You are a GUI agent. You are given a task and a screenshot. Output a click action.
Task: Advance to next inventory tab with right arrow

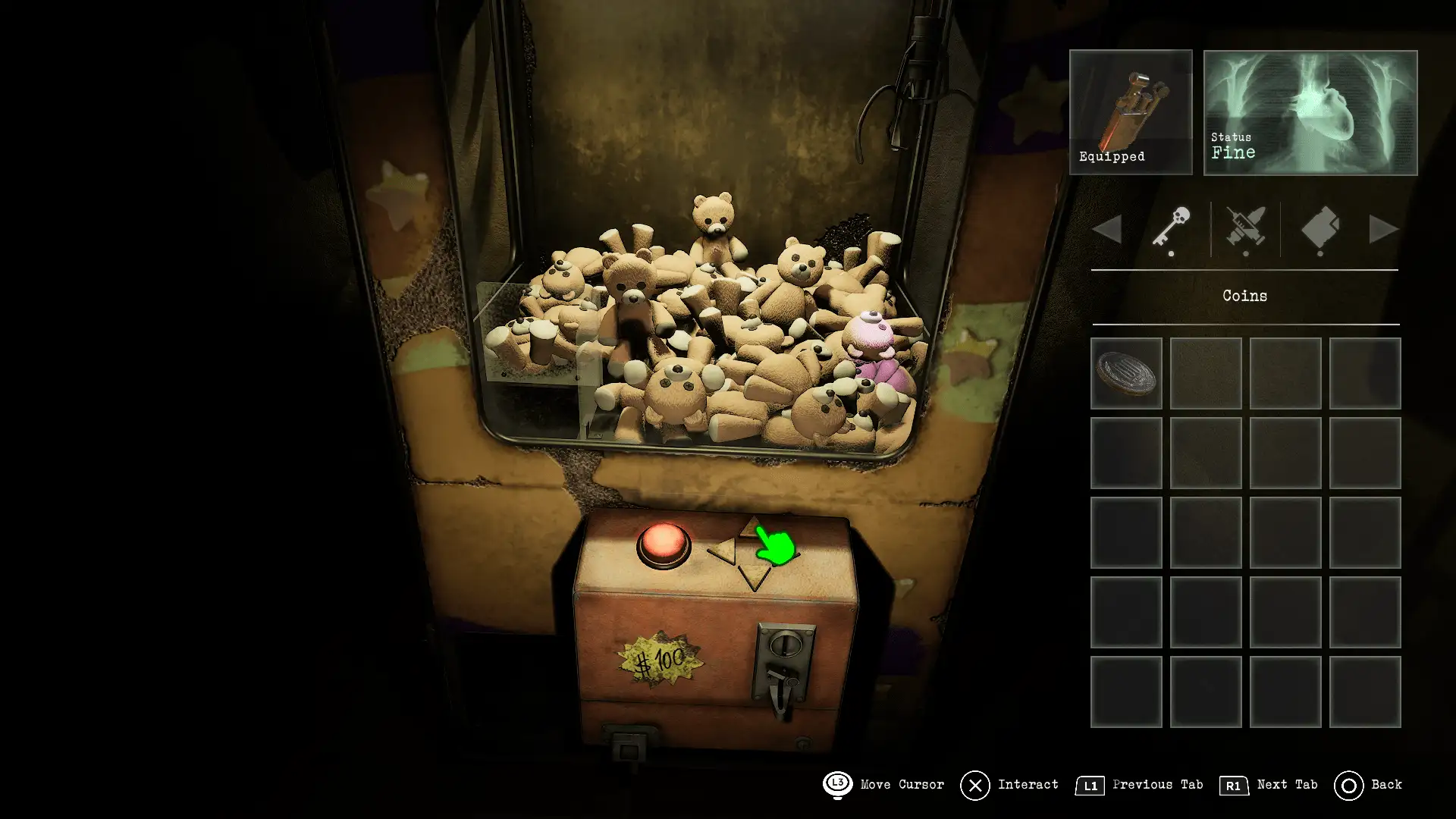coord(1382,229)
